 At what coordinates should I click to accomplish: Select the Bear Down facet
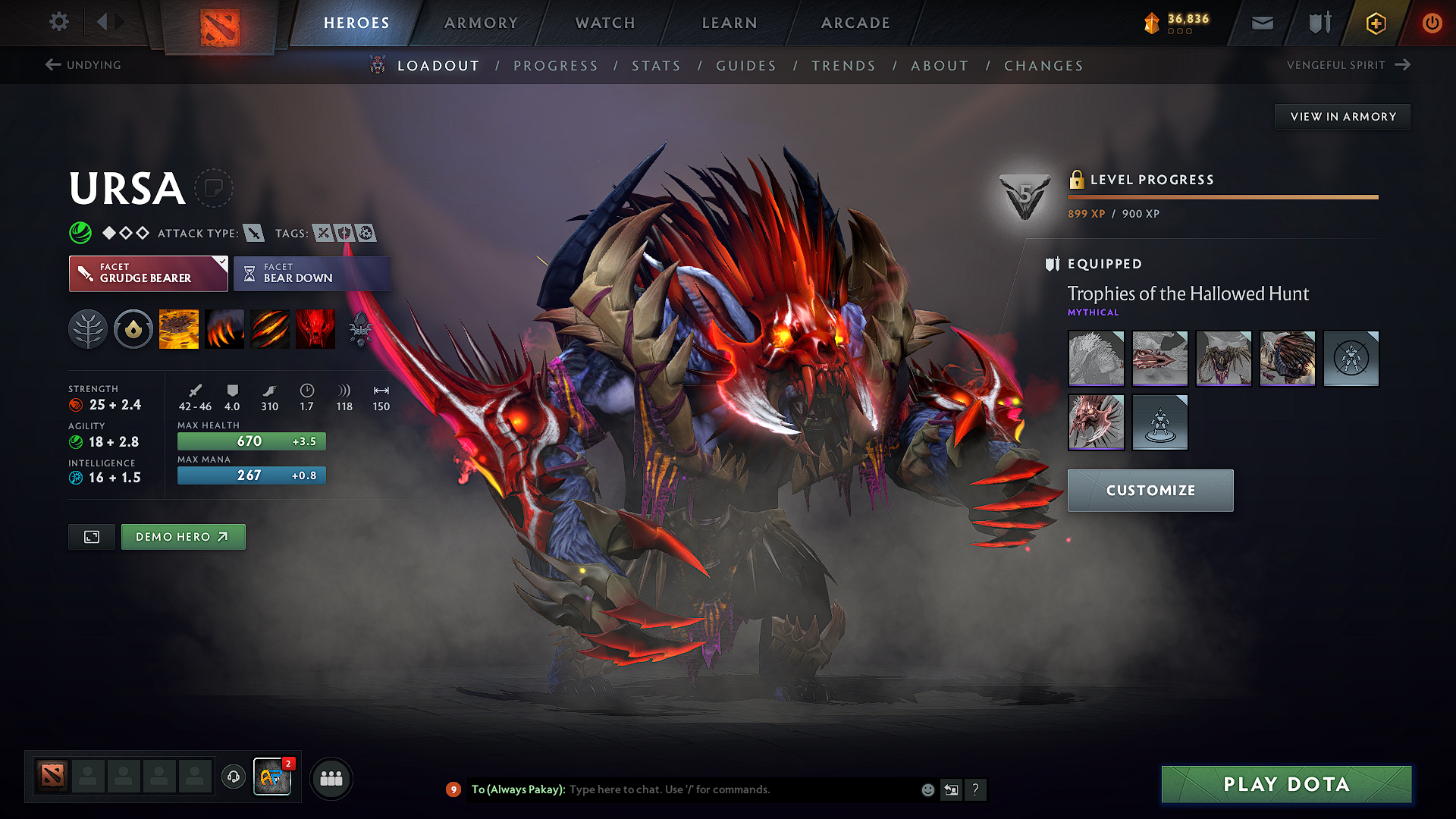click(x=312, y=274)
